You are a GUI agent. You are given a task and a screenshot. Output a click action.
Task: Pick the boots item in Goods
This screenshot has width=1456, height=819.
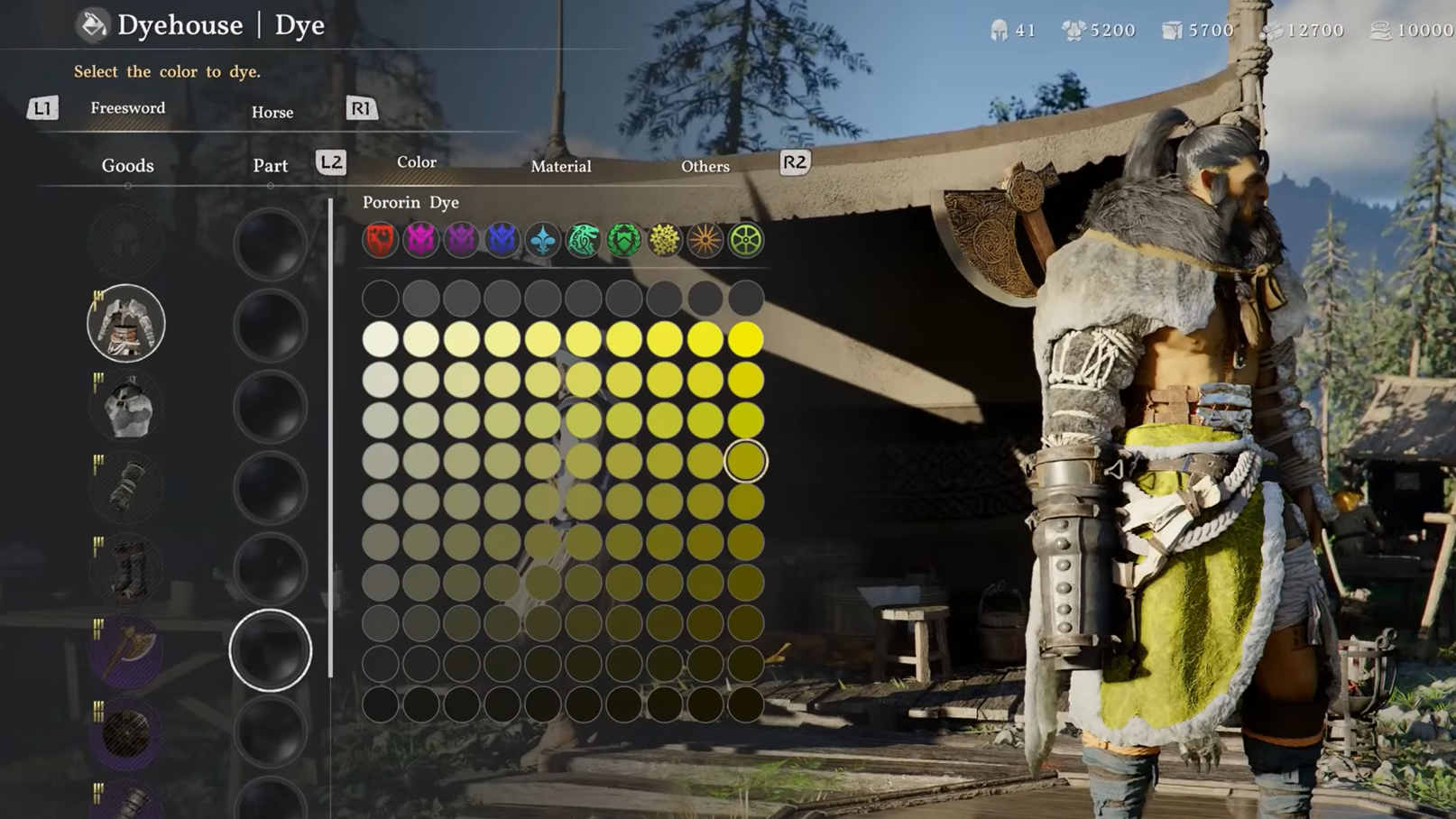pyautogui.click(x=126, y=569)
